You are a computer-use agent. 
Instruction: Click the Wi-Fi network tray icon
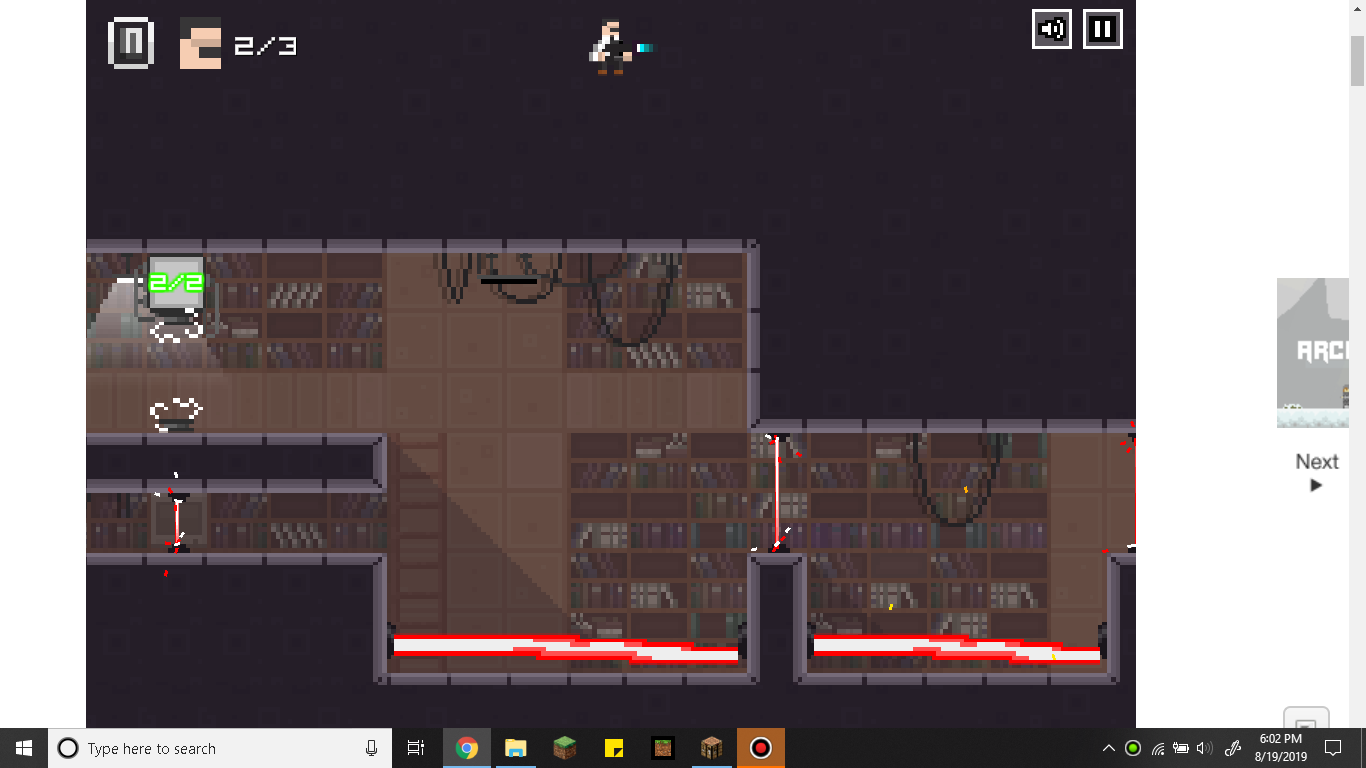click(x=1157, y=748)
